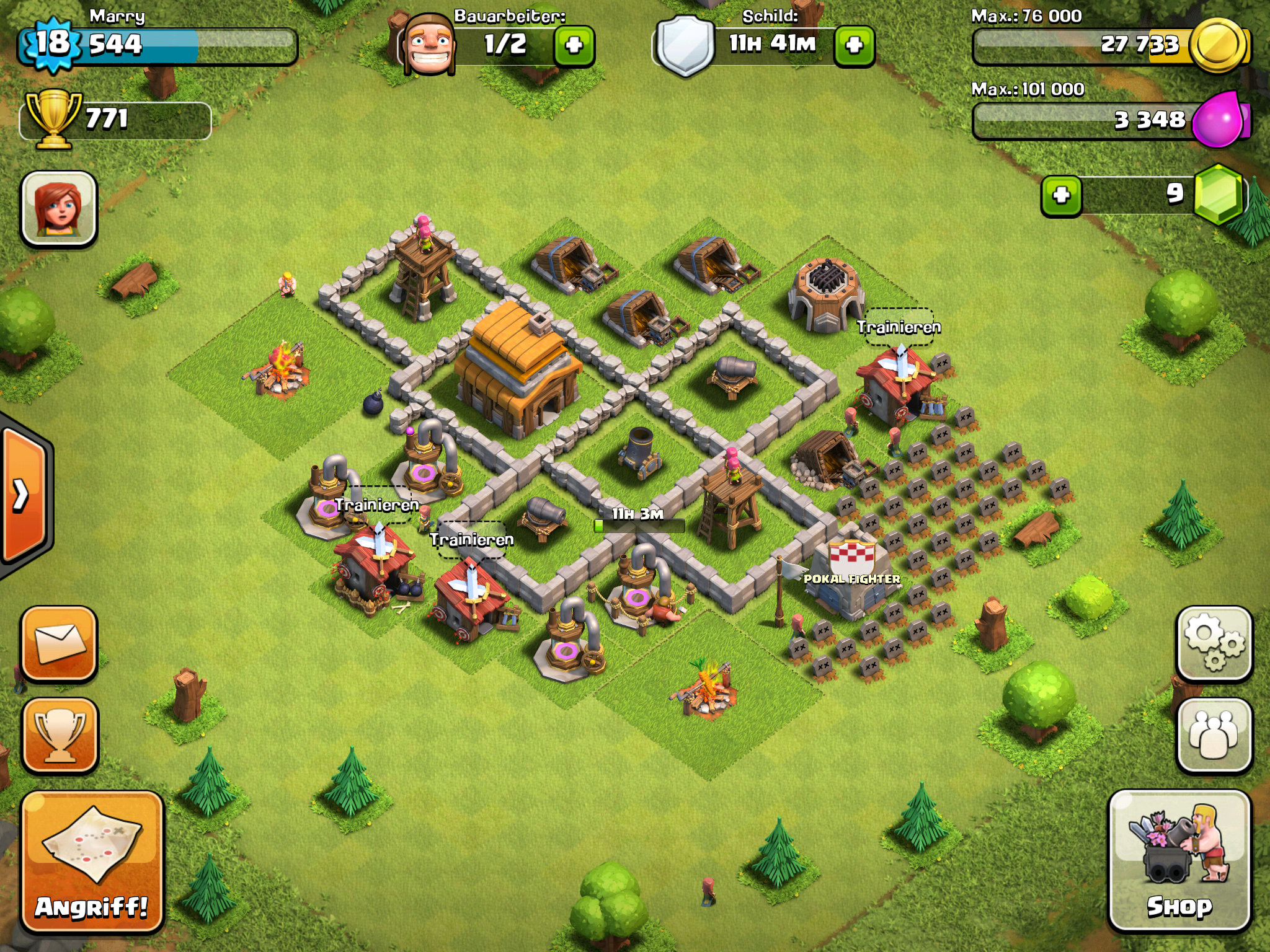The height and width of the screenshot is (952, 1270).
Task: Expand the orange side arrow panel
Action: 25,495
